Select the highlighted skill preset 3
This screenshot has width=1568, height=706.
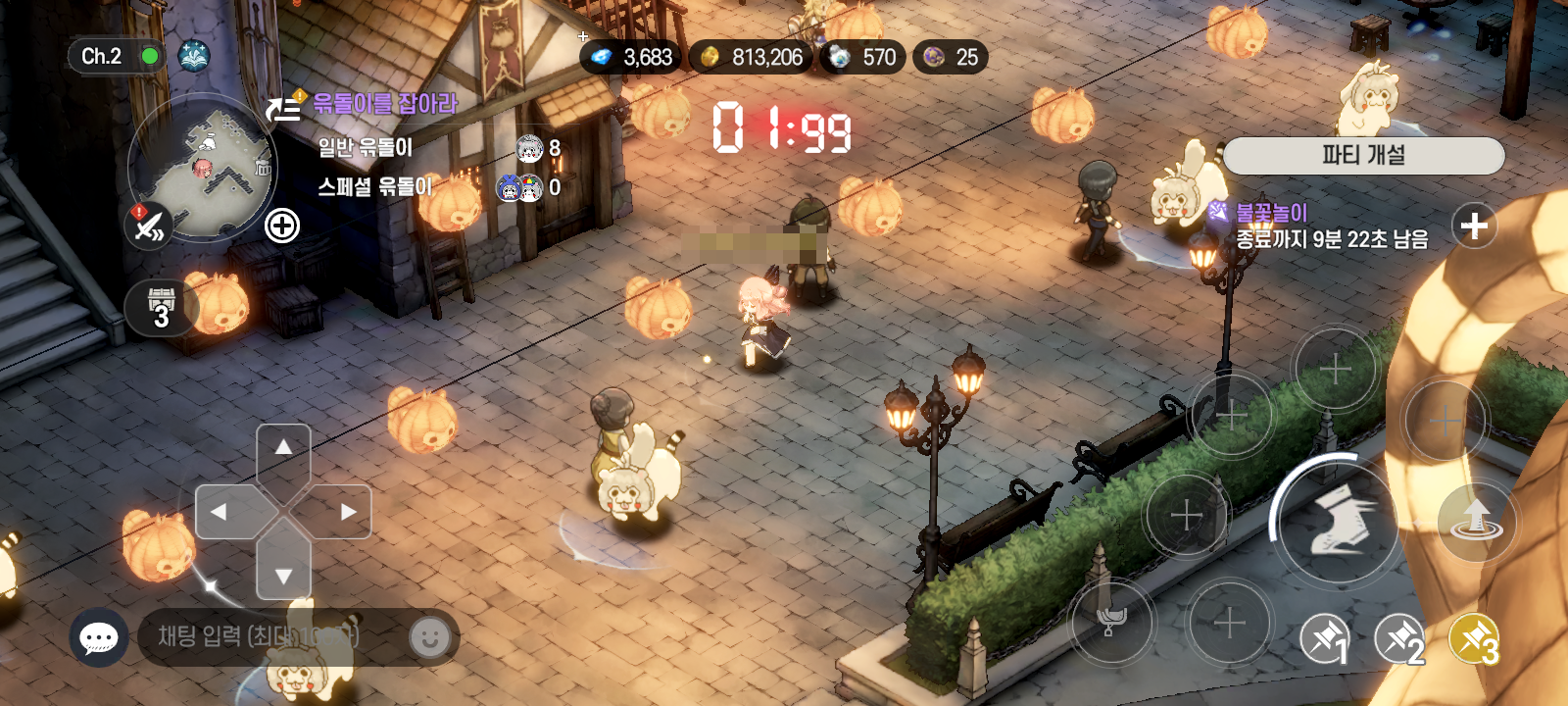pos(1474,640)
